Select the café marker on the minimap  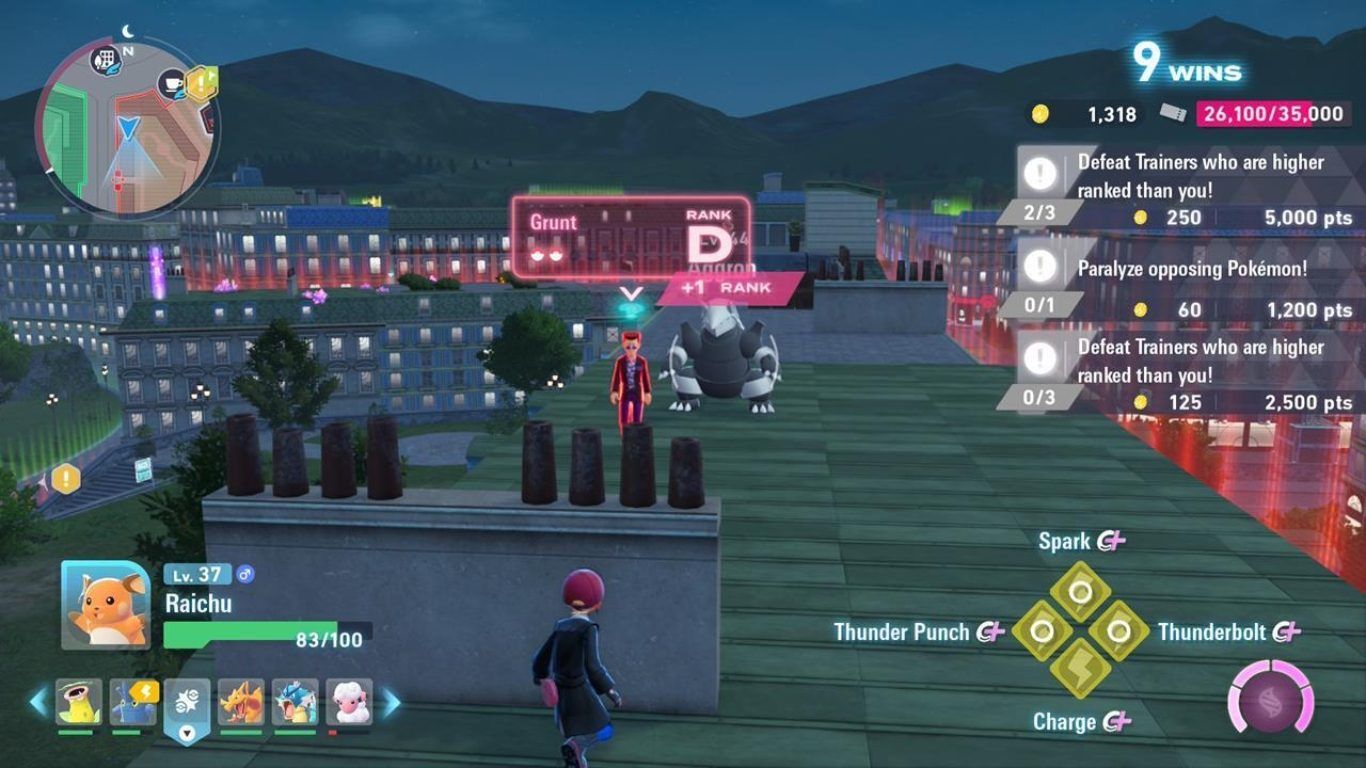tap(172, 84)
